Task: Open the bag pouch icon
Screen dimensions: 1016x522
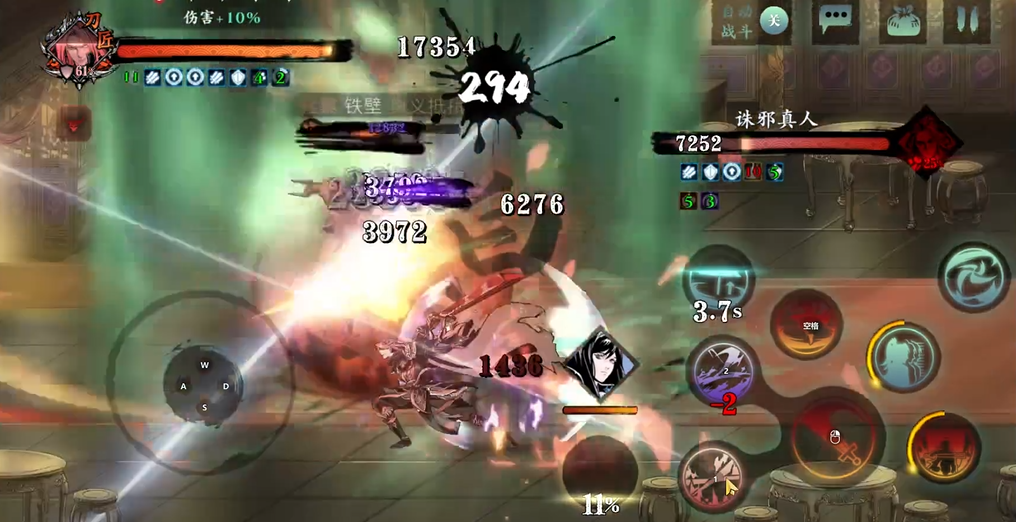Action: pos(901,20)
